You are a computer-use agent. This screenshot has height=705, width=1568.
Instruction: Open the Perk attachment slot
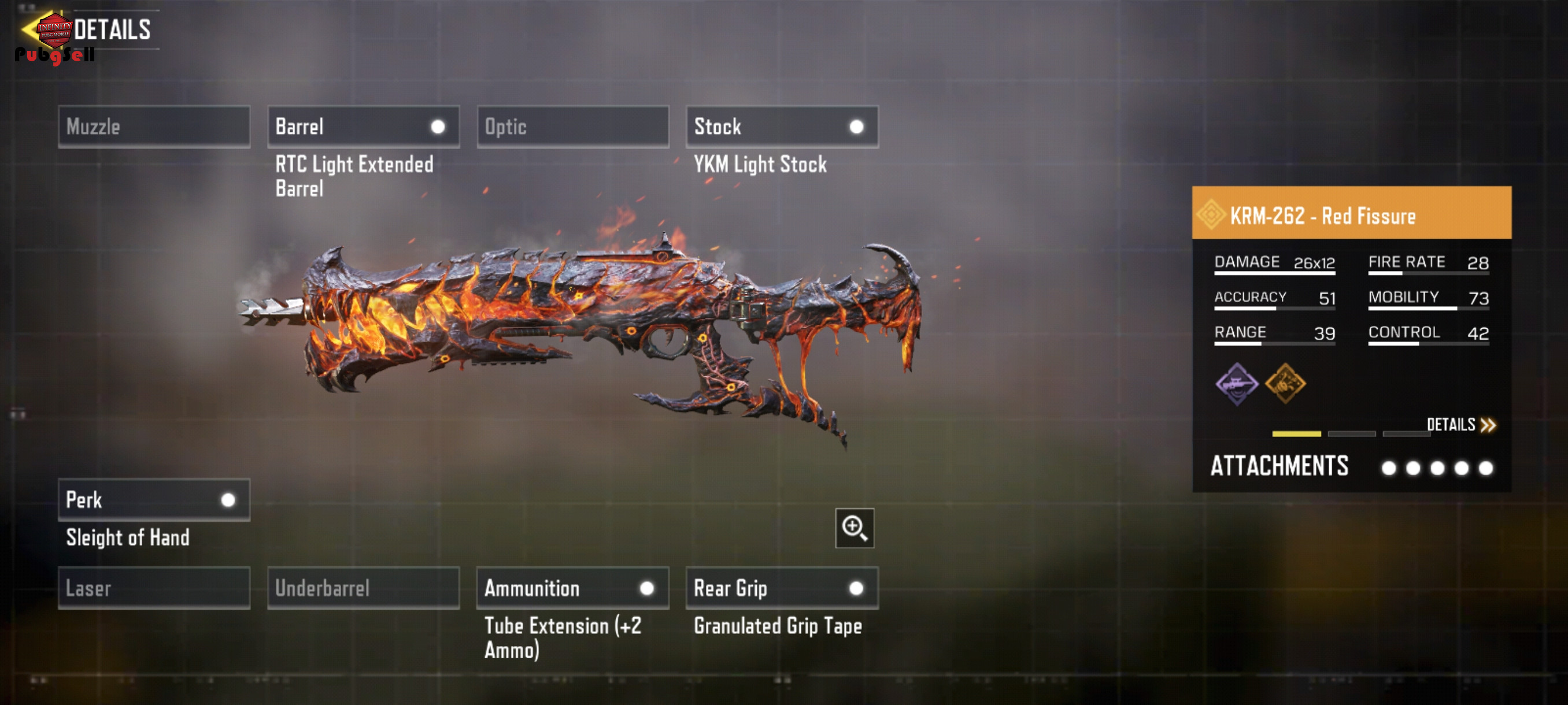coord(154,500)
